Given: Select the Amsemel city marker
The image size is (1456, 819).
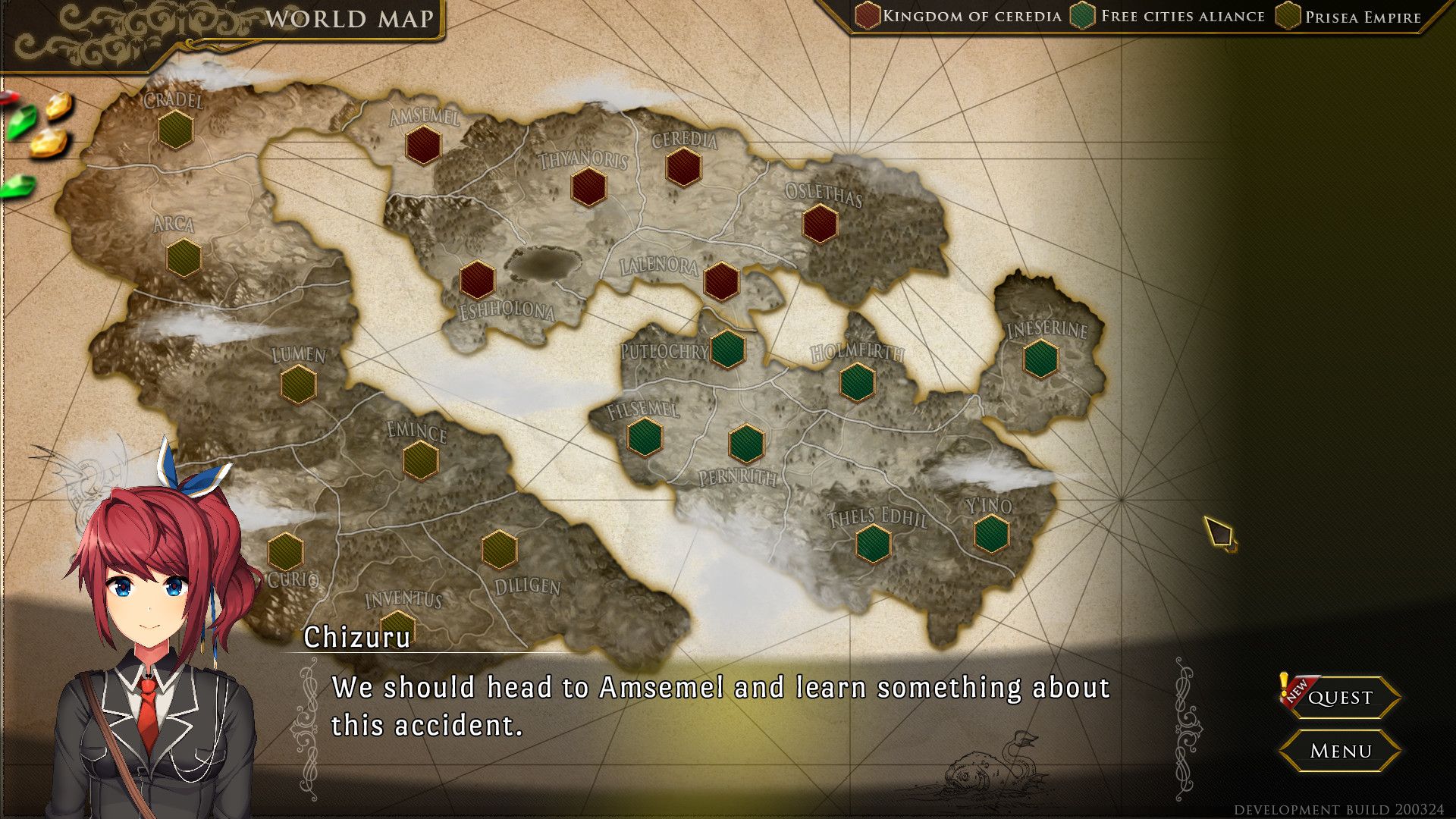Looking at the screenshot, I should tap(423, 145).
